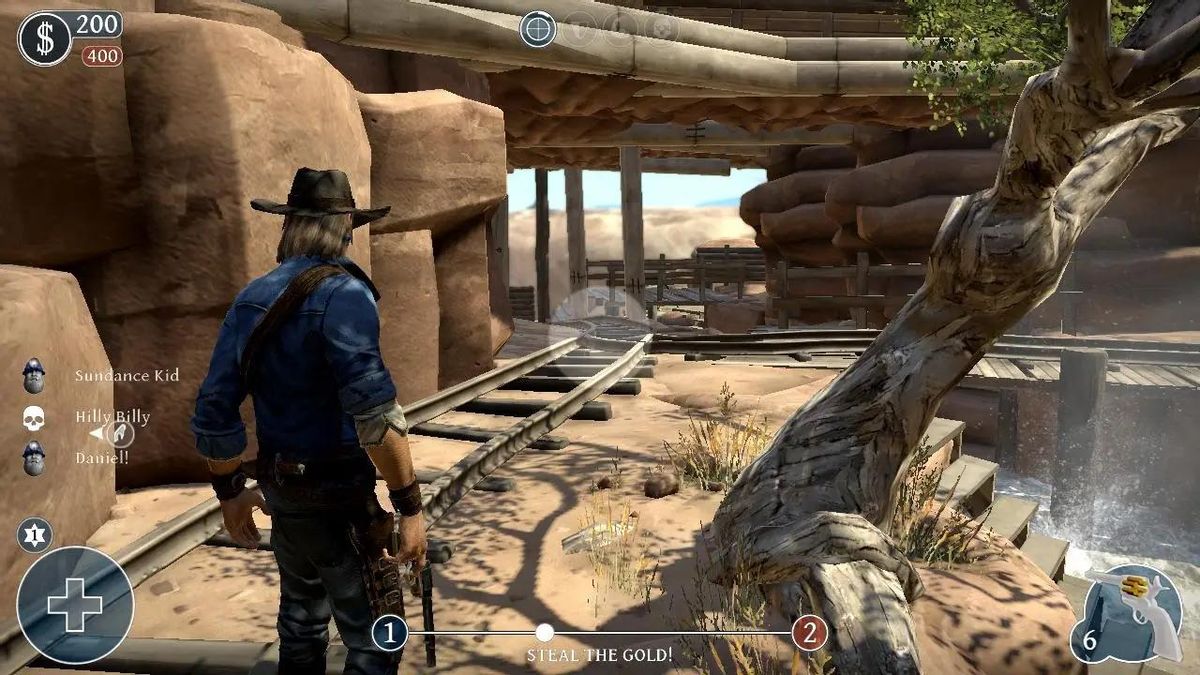Click the sheriff star rank badge
1200x675 pixels.
point(34,535)
